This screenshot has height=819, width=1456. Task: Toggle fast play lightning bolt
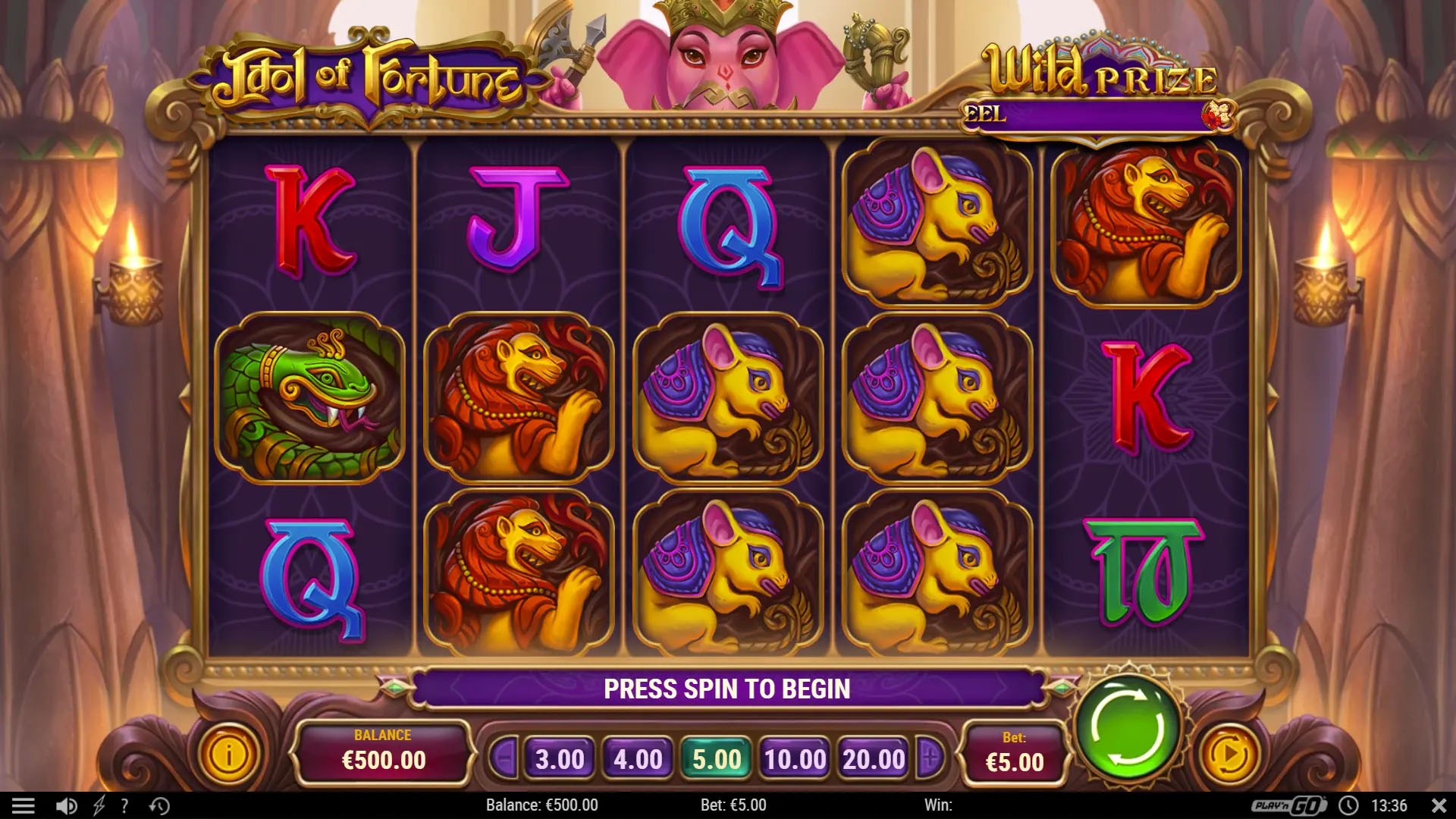[x=99, y=805]
